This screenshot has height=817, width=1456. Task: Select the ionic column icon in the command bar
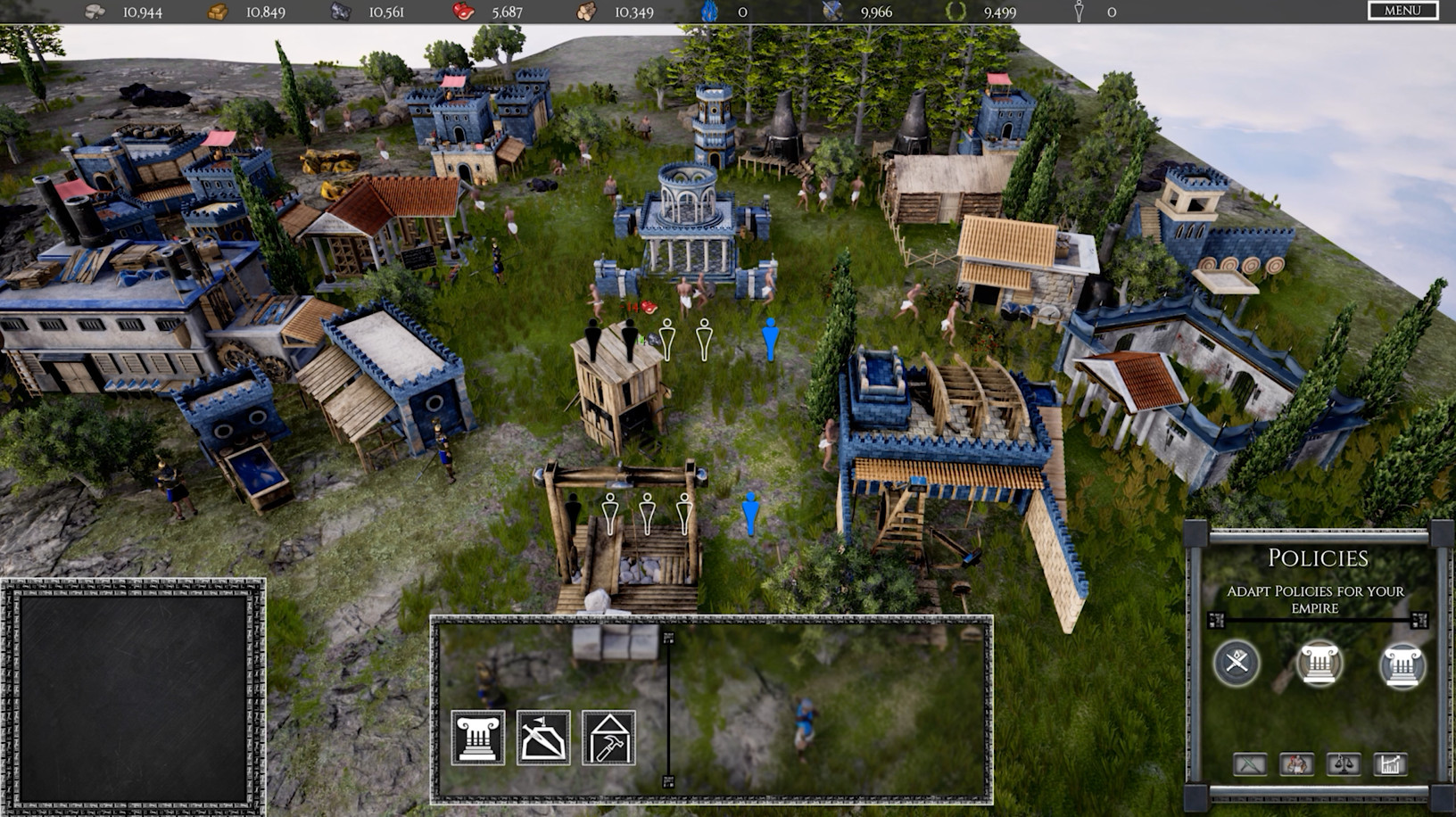point(478,738)
